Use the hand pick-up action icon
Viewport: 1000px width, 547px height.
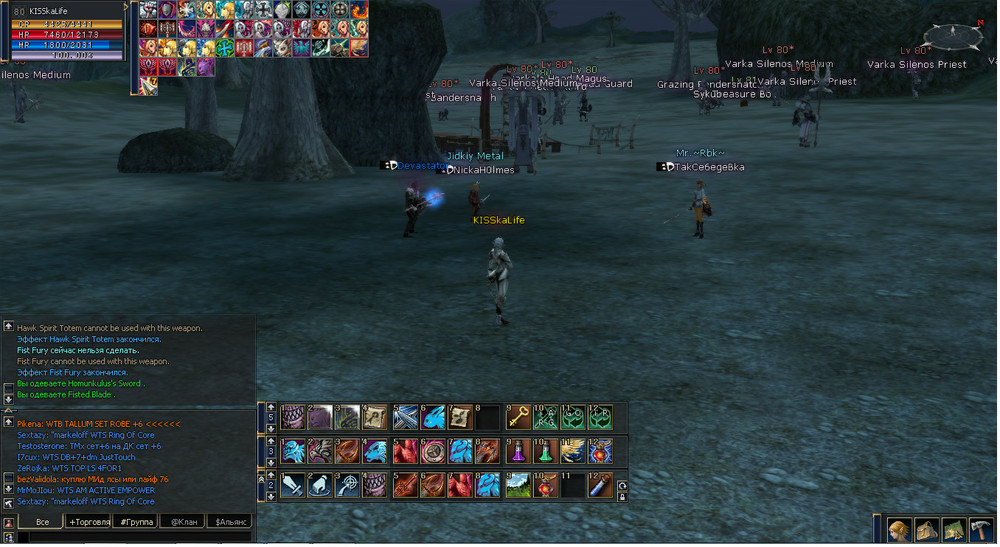320,485
